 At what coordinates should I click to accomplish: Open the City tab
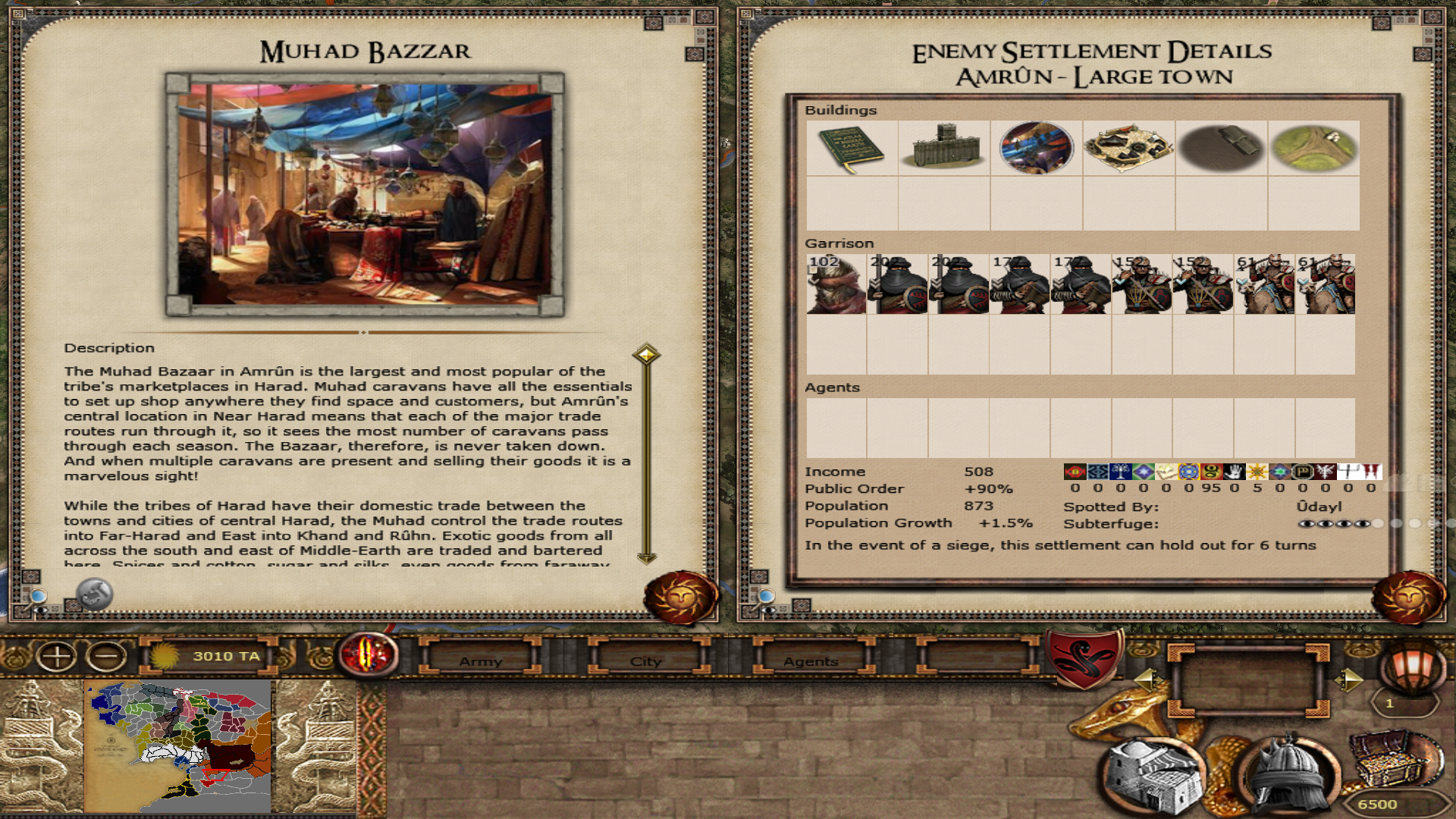coord(646,661)
